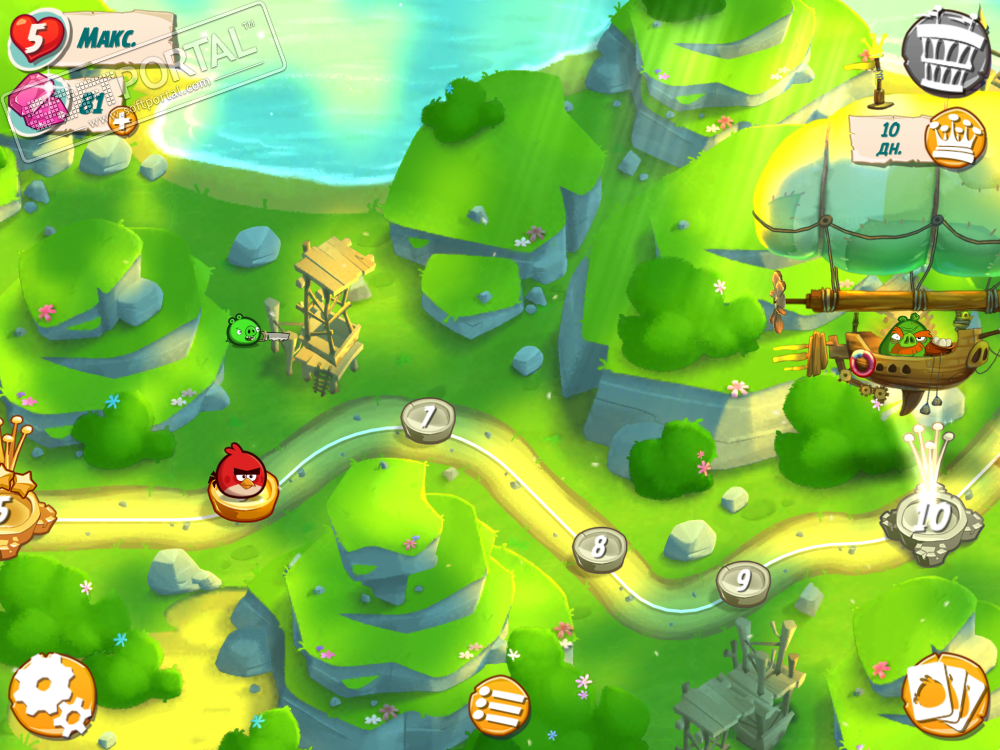Viewport: 1000px width, 750px height.
Task: Select level 8 node
Action: point(599,547)
